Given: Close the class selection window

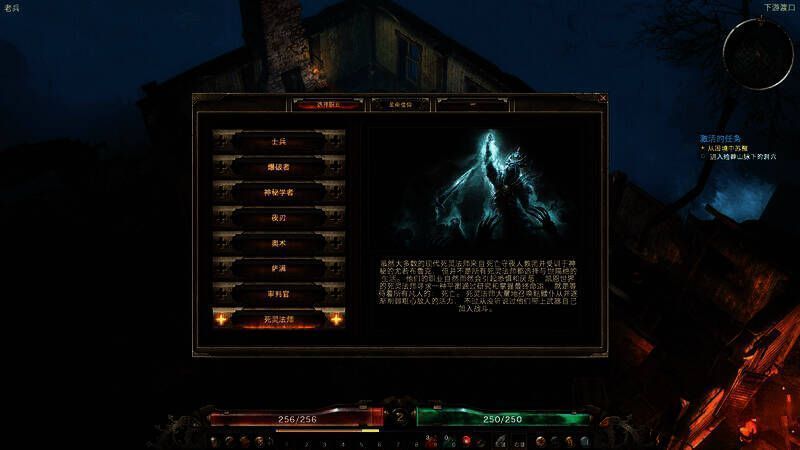Looking at the screenshot, I should coord(603,98).
